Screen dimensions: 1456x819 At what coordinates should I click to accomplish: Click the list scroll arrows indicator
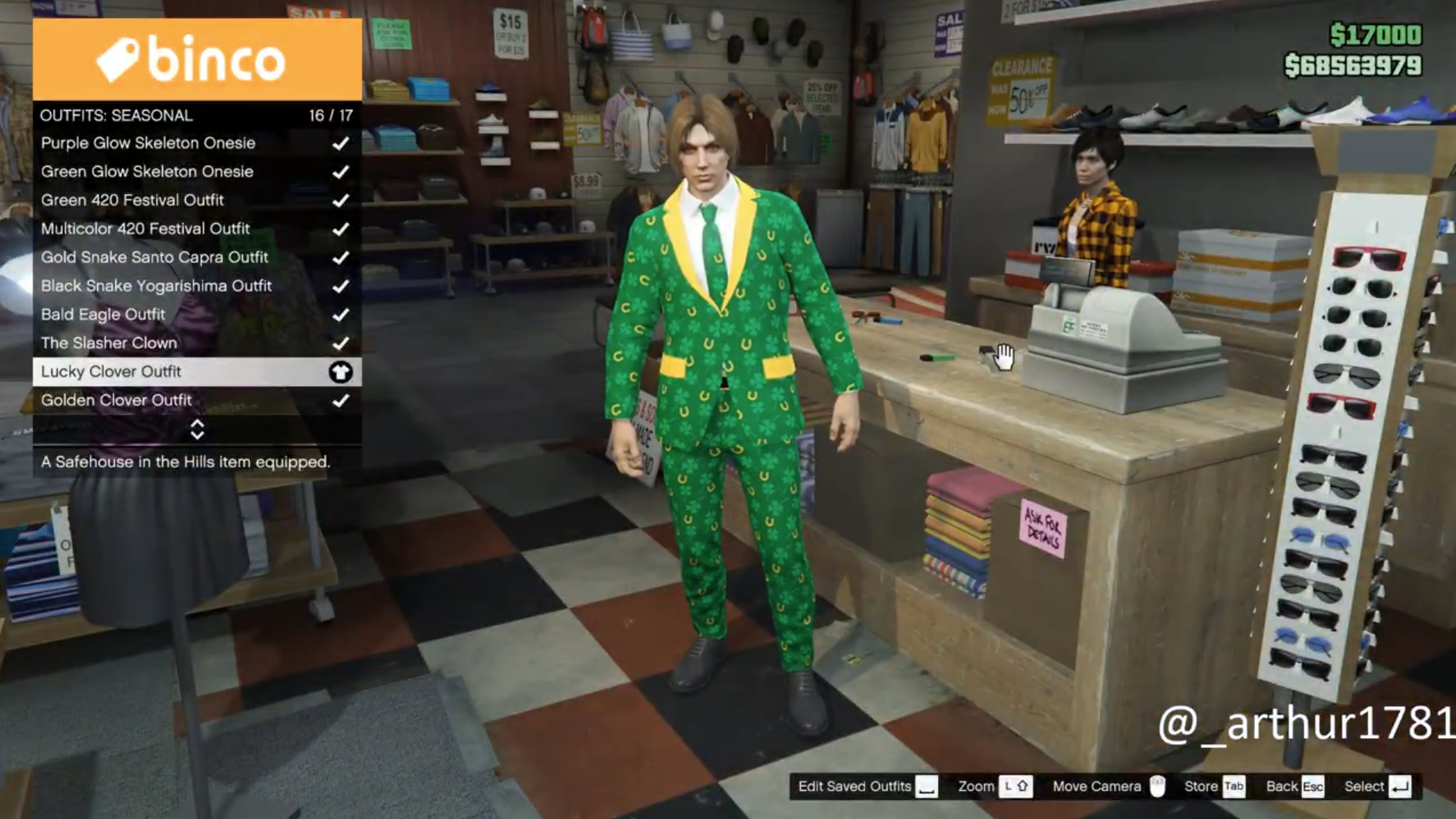pyautogui.click(x=197, y=430)
